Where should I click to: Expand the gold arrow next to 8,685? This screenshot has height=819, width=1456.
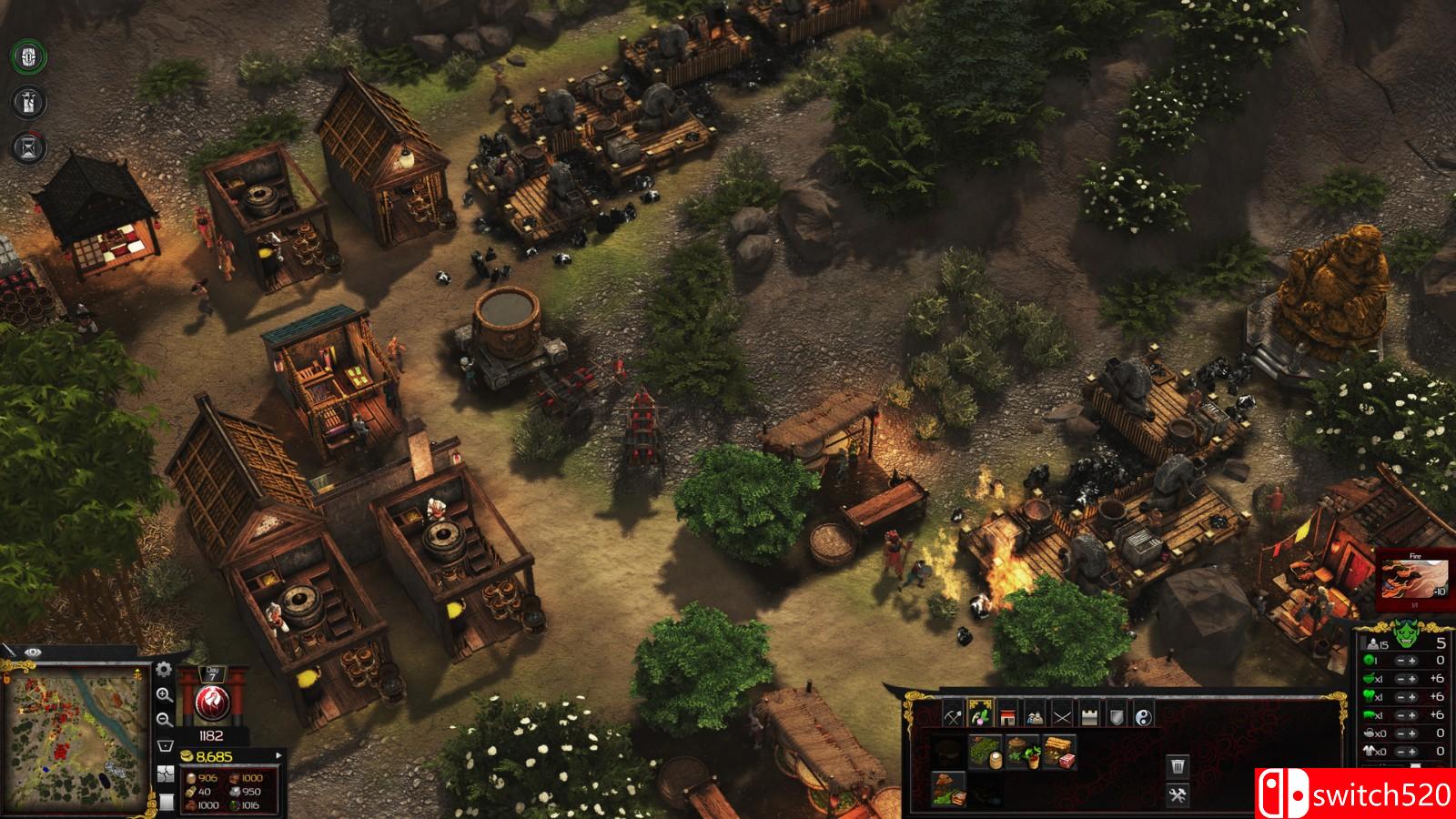(278, 755)
